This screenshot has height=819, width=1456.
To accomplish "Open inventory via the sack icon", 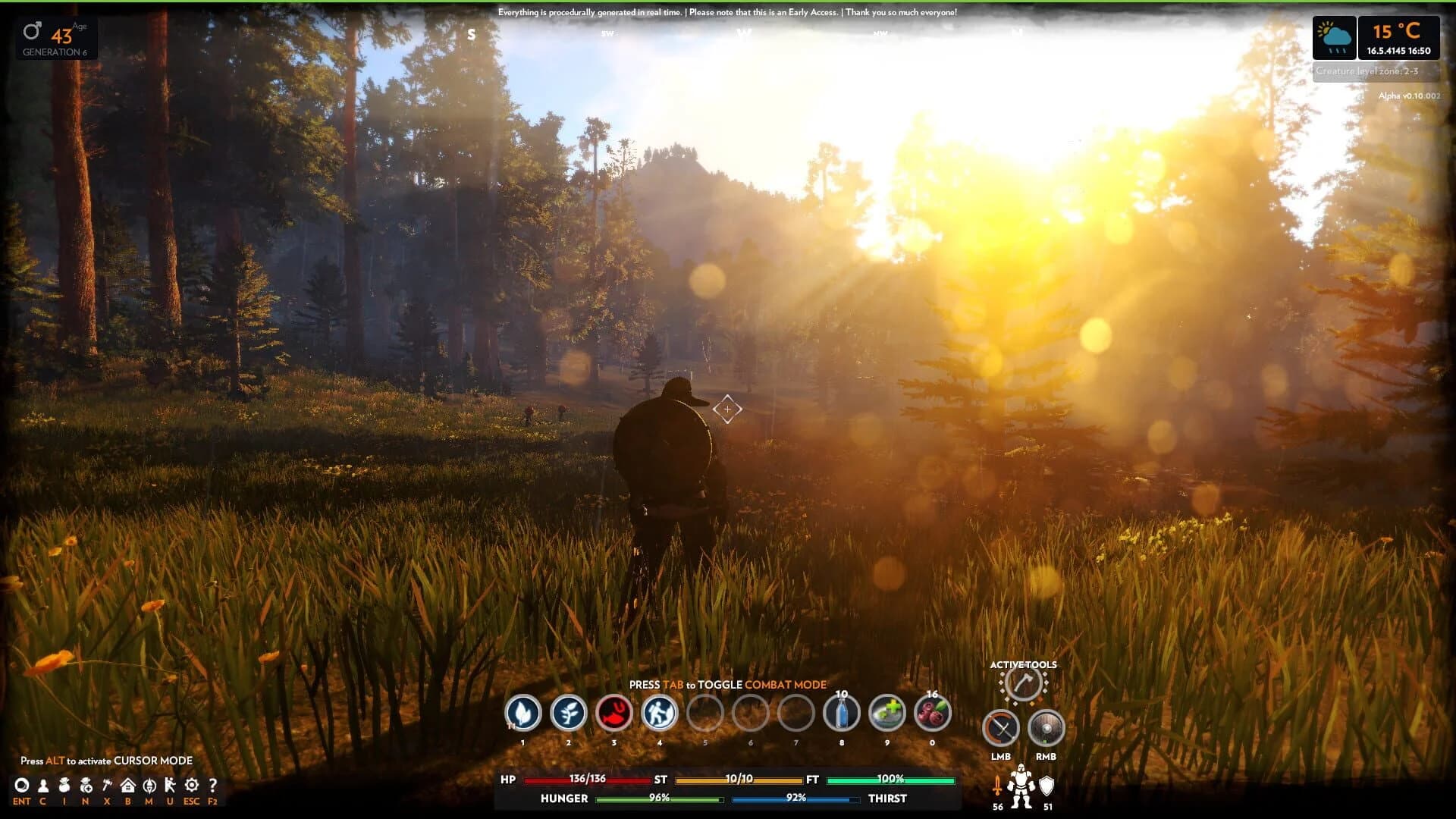I will [64, 786].
